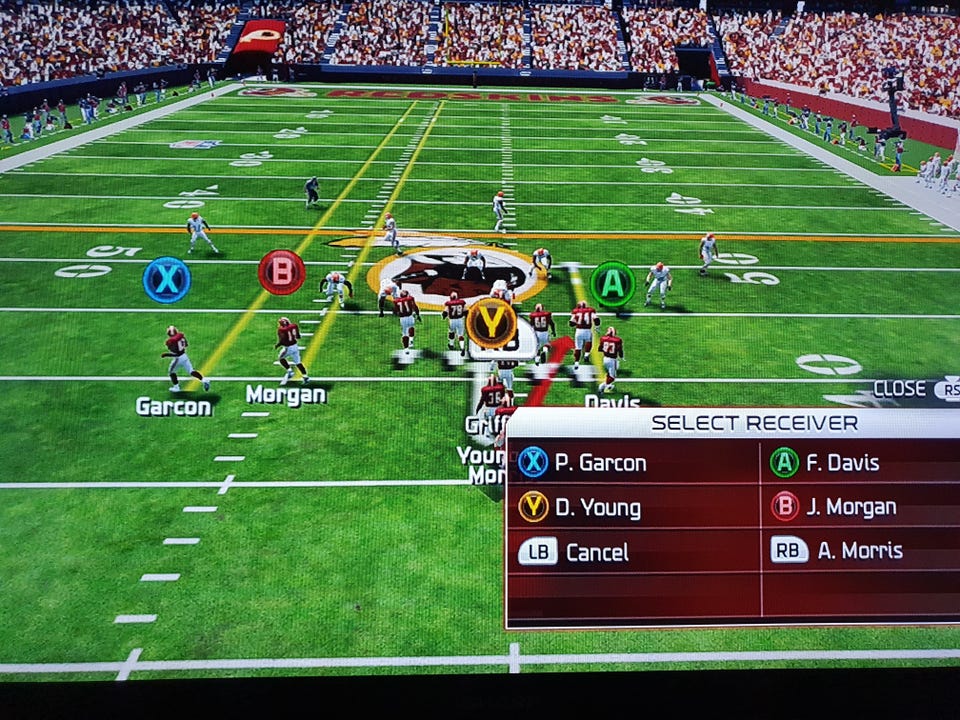The width and height of the screenshot is (960, 720).
Task: Click the green A receiver marker on the field
Action: [x=612, y=284]
